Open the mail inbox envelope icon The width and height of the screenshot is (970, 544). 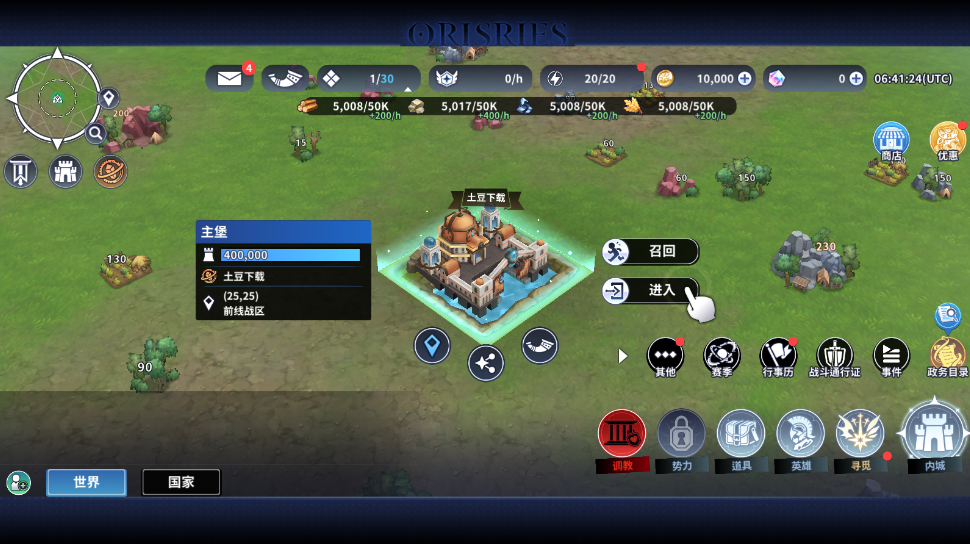(229, 78)
